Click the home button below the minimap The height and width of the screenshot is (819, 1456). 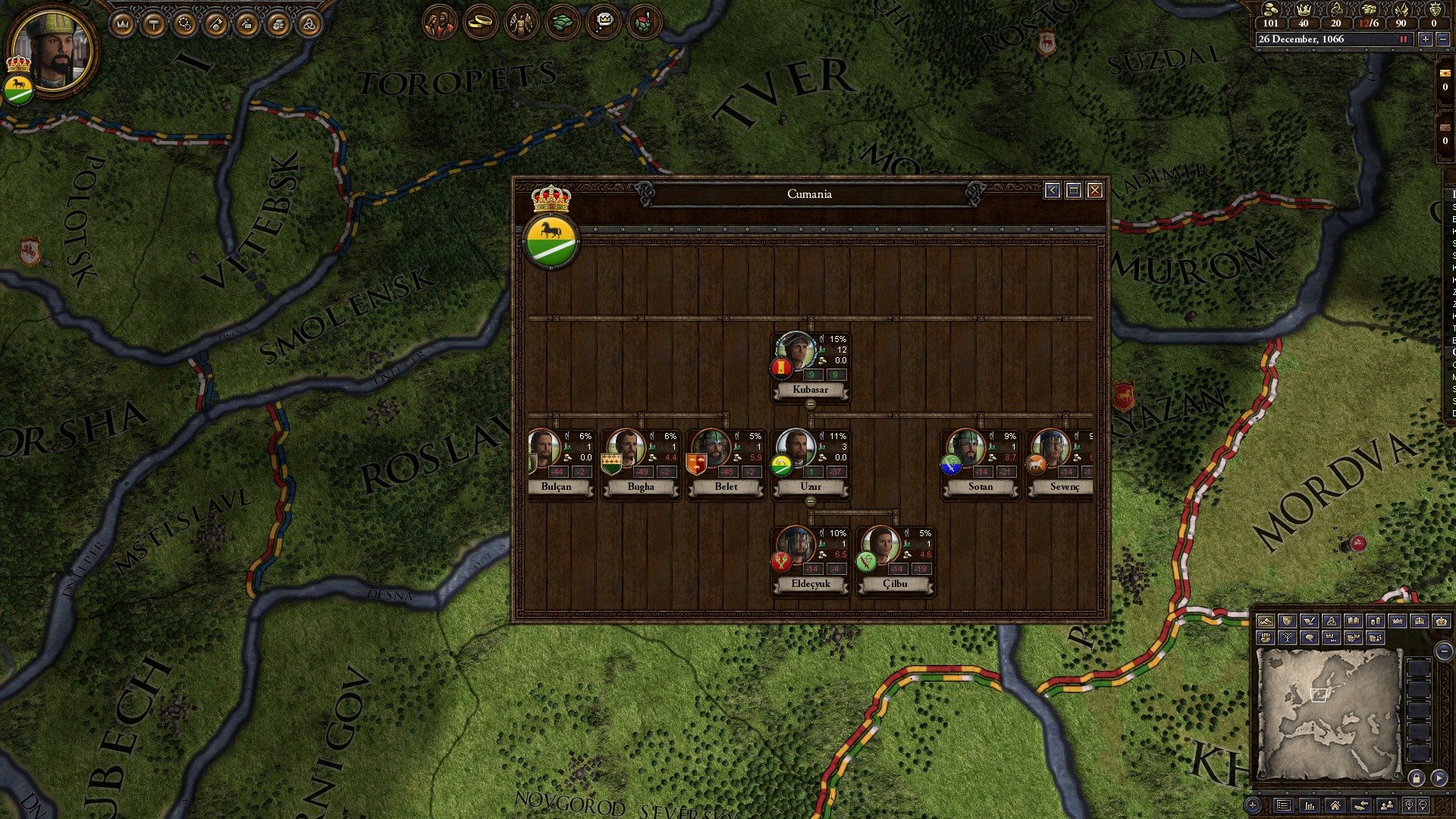(x=1335, y=805)
